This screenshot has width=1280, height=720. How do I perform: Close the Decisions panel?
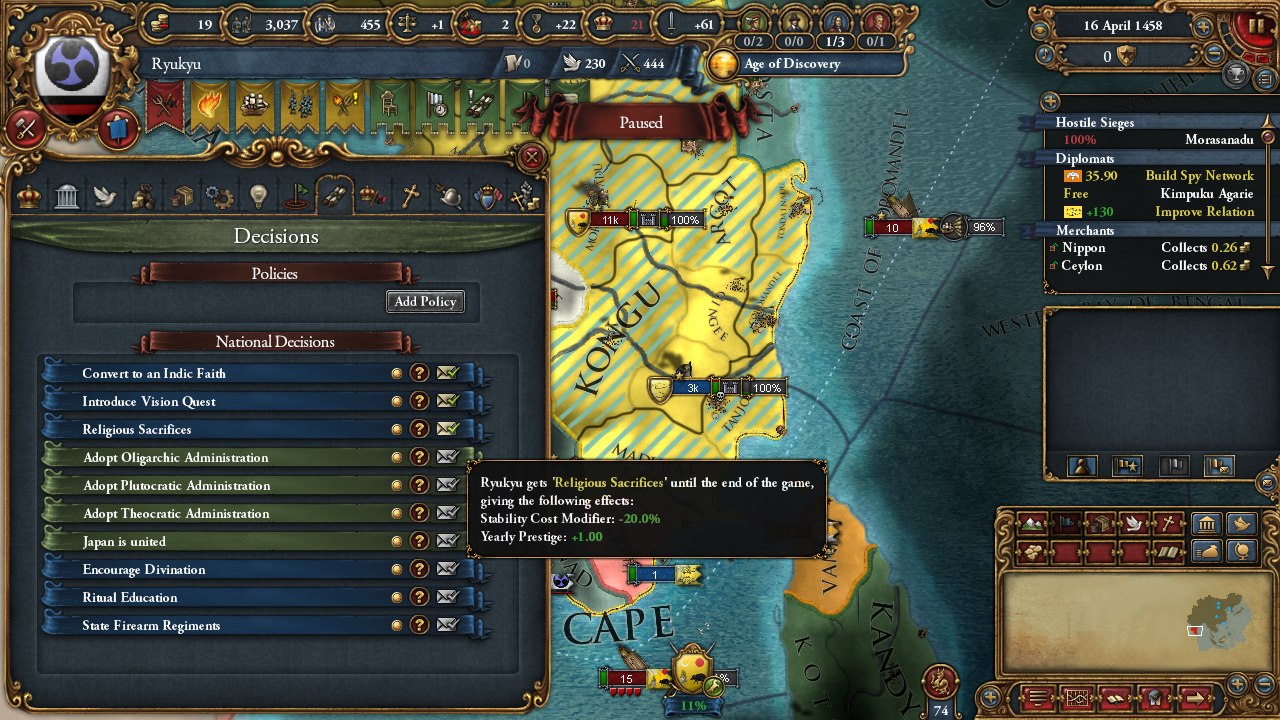532,156
